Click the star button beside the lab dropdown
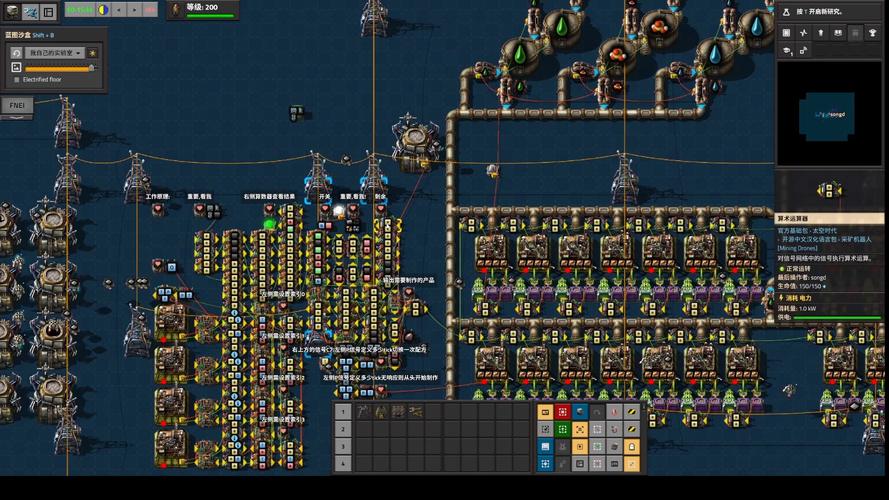Image resolution: width=889 pixels, height=500 pixels. click(x=93, y=52)
